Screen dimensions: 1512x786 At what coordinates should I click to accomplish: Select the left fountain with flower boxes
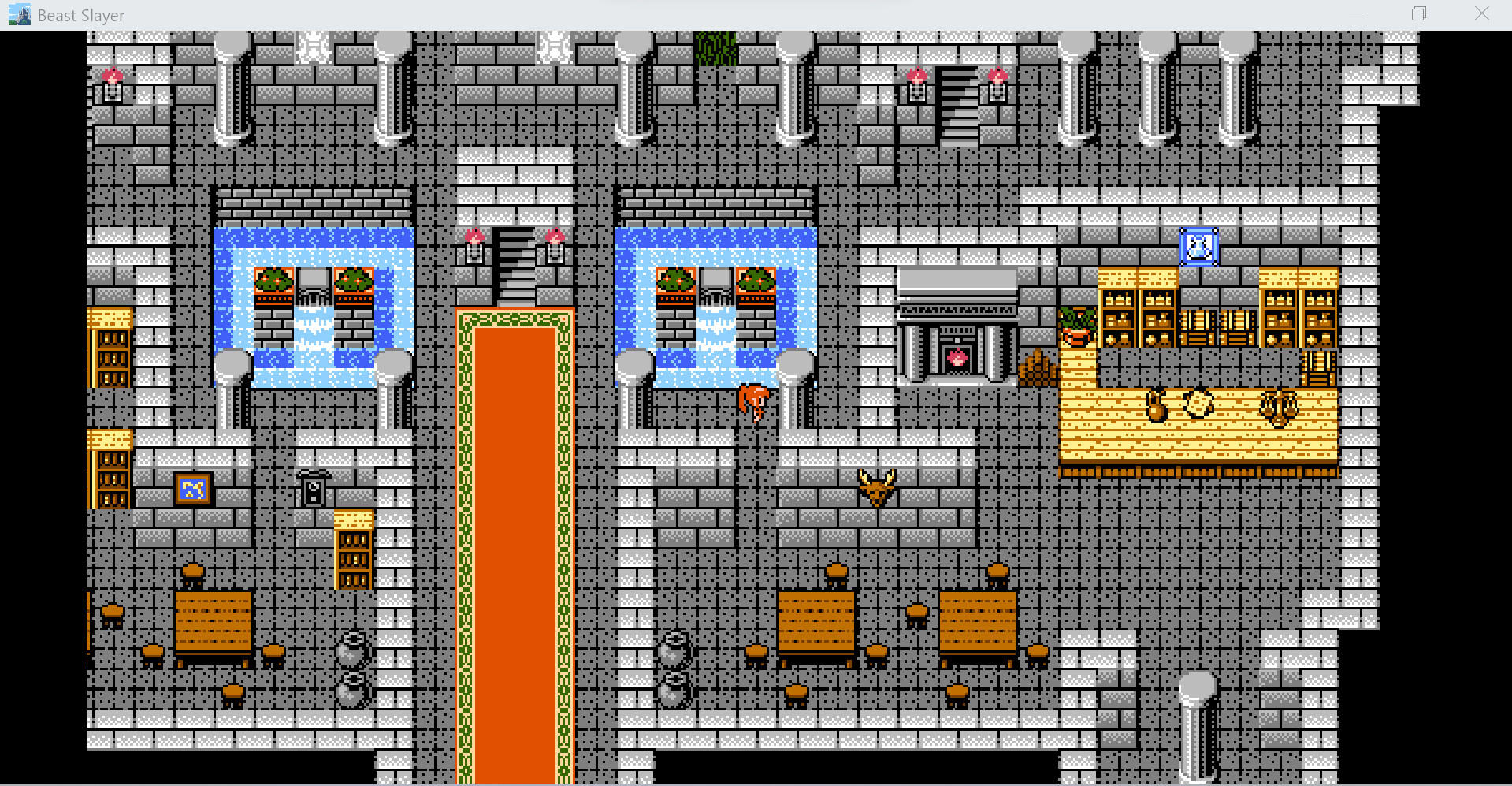click(313, 304)
